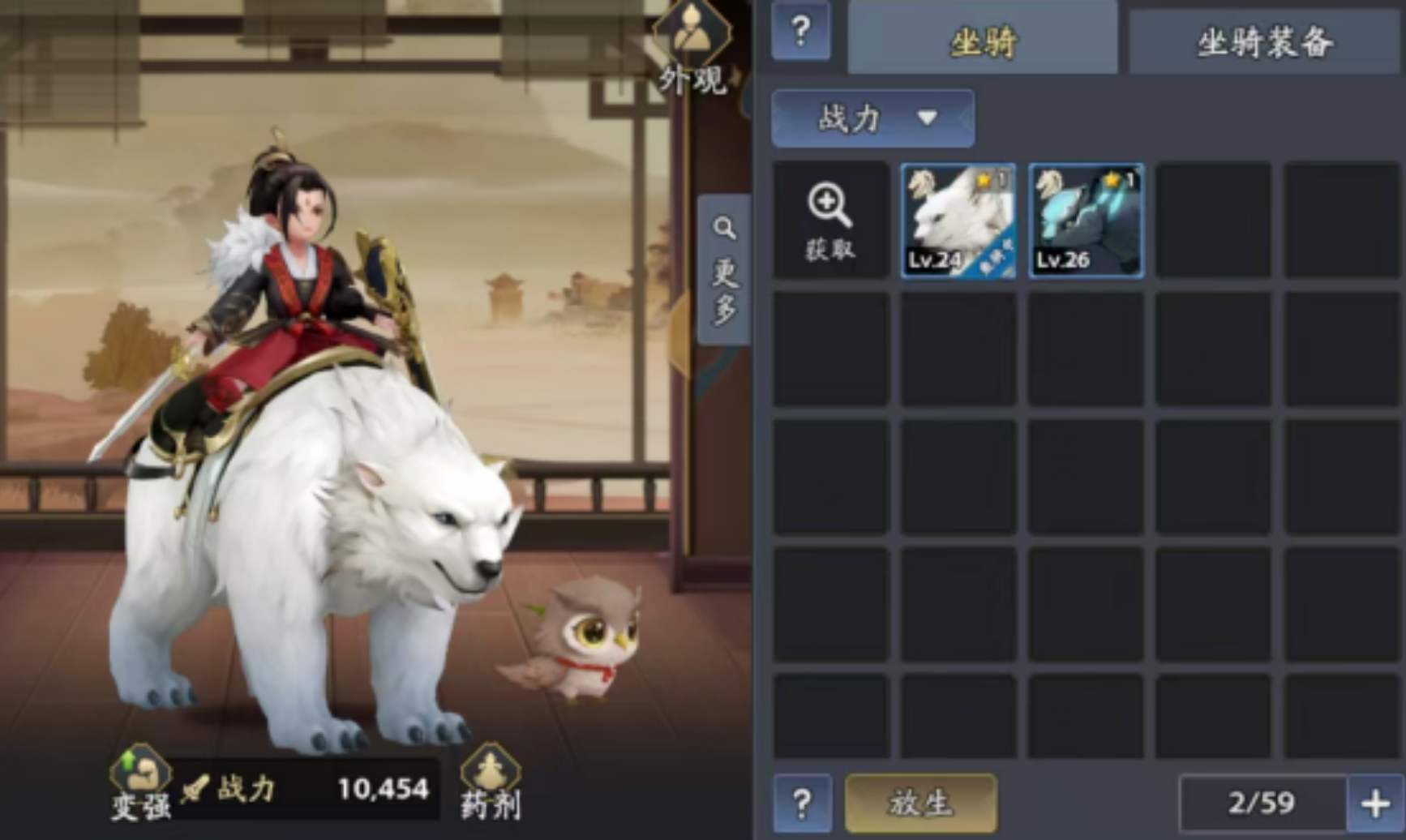This screenshot has width=1406, height=840.
Task: Toggle selection of the Lv.26 mount slot
Action: click(1086, 221)
